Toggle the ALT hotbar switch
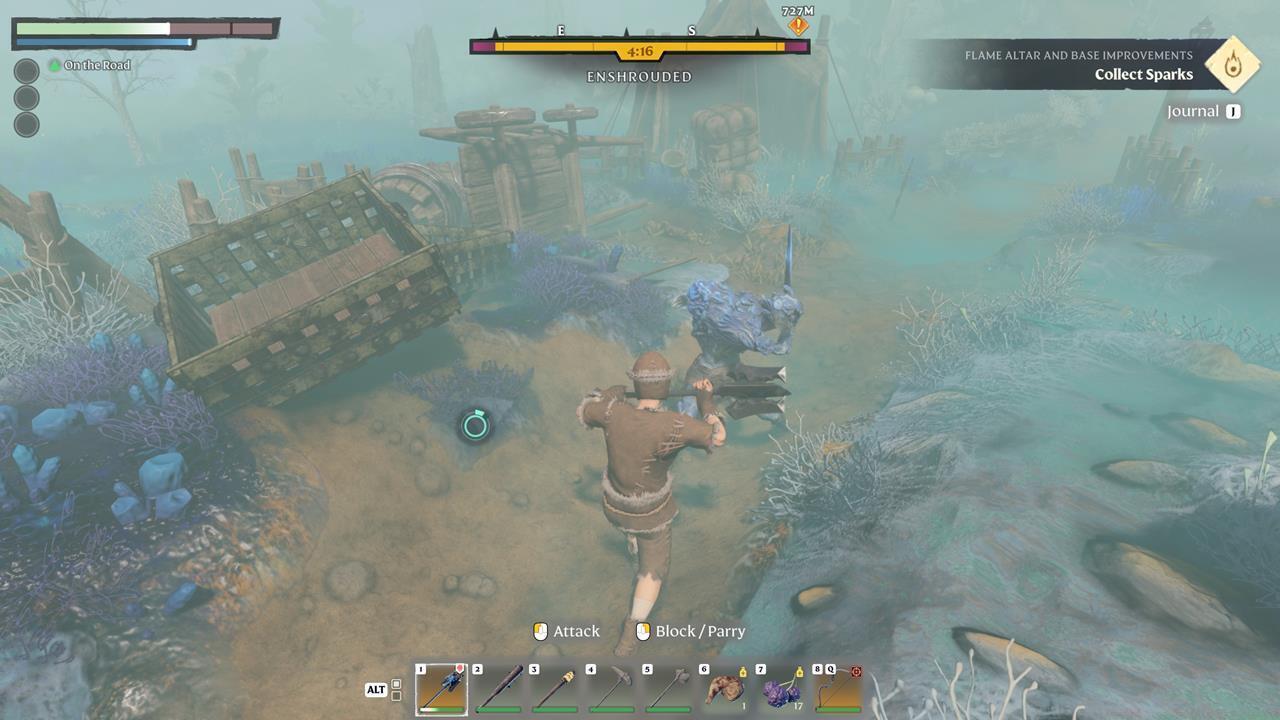 (374, 688)
